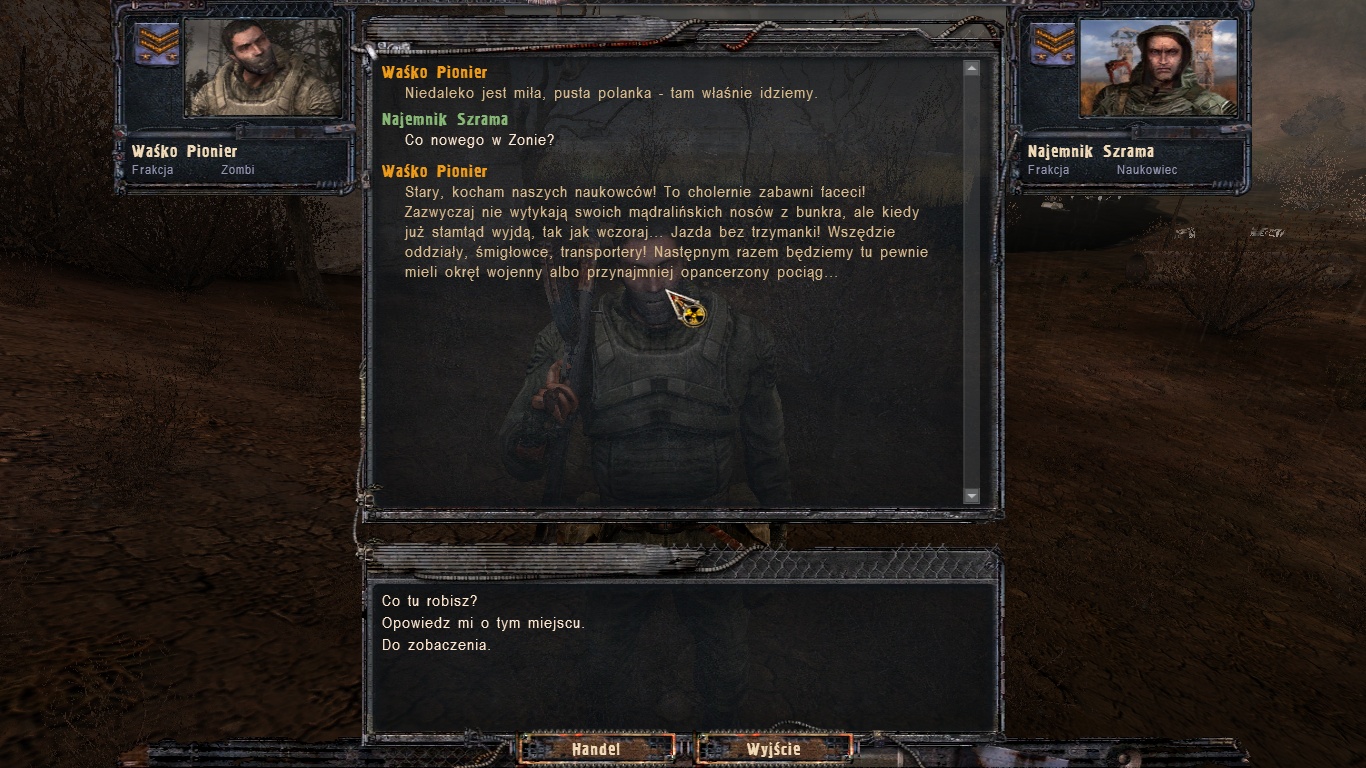
Task: Click the dialogue log scroll-down arrow
Action: tap(971, 495)
